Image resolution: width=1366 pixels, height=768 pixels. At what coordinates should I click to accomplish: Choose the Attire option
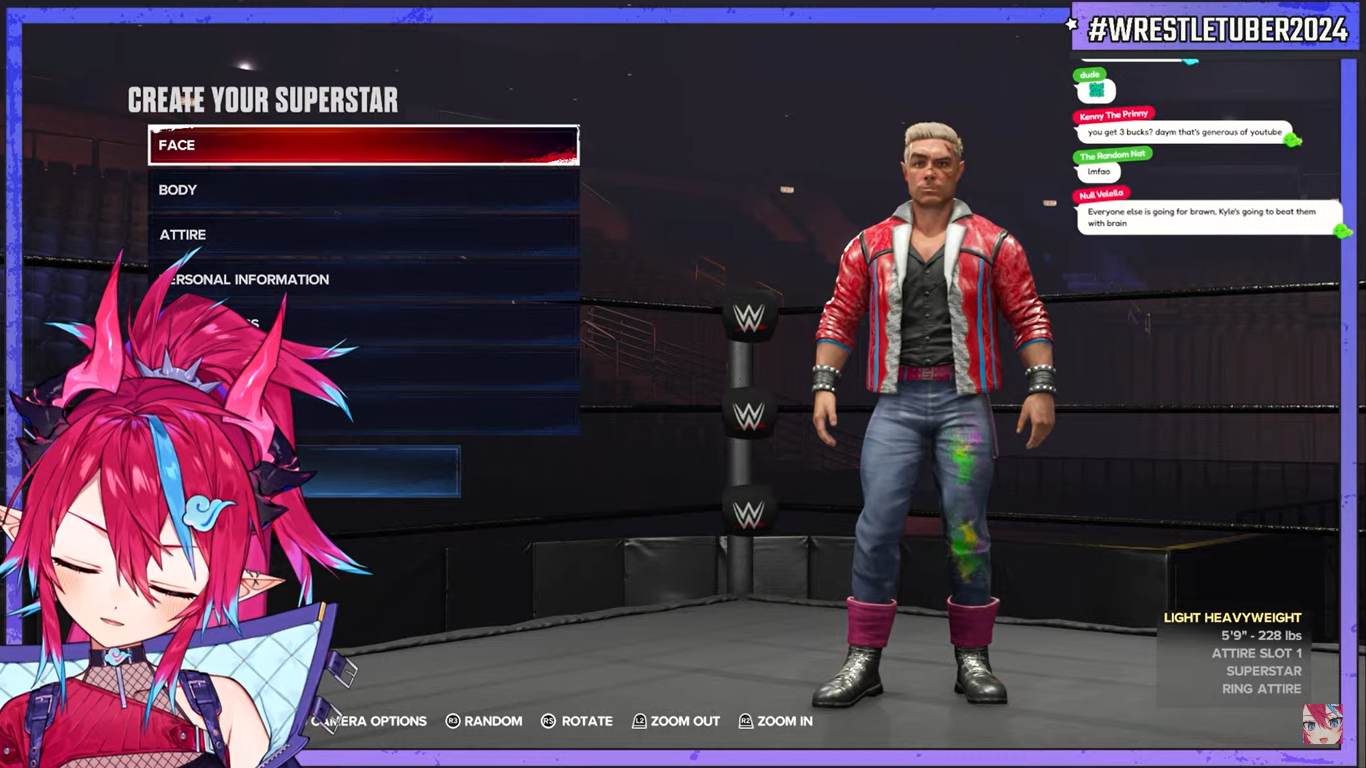click(x=363, y=235)
